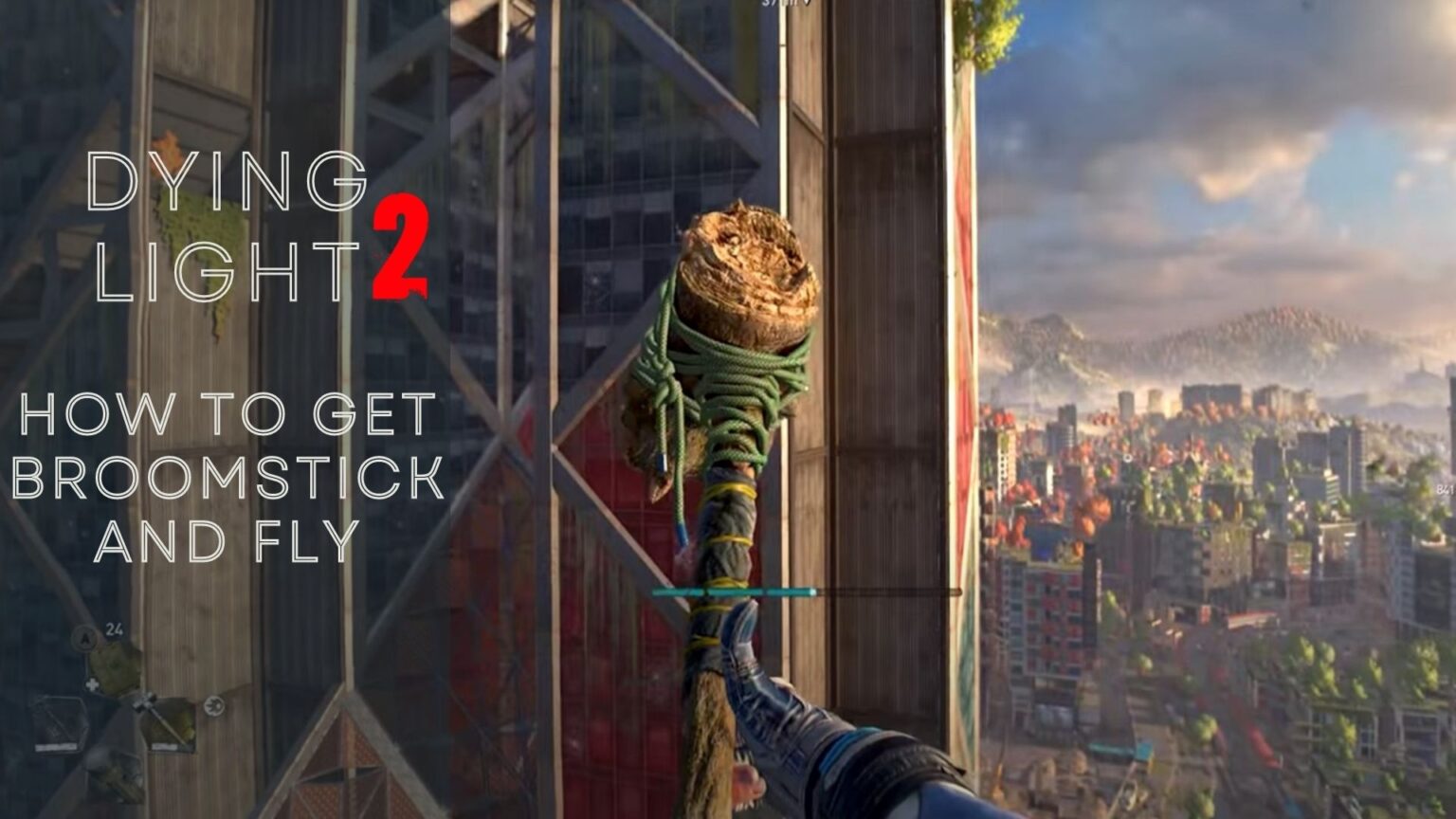Click the medkit counter showing 24
The width and height of the screenshot is (1456, 819).
(x=114, y=628)
